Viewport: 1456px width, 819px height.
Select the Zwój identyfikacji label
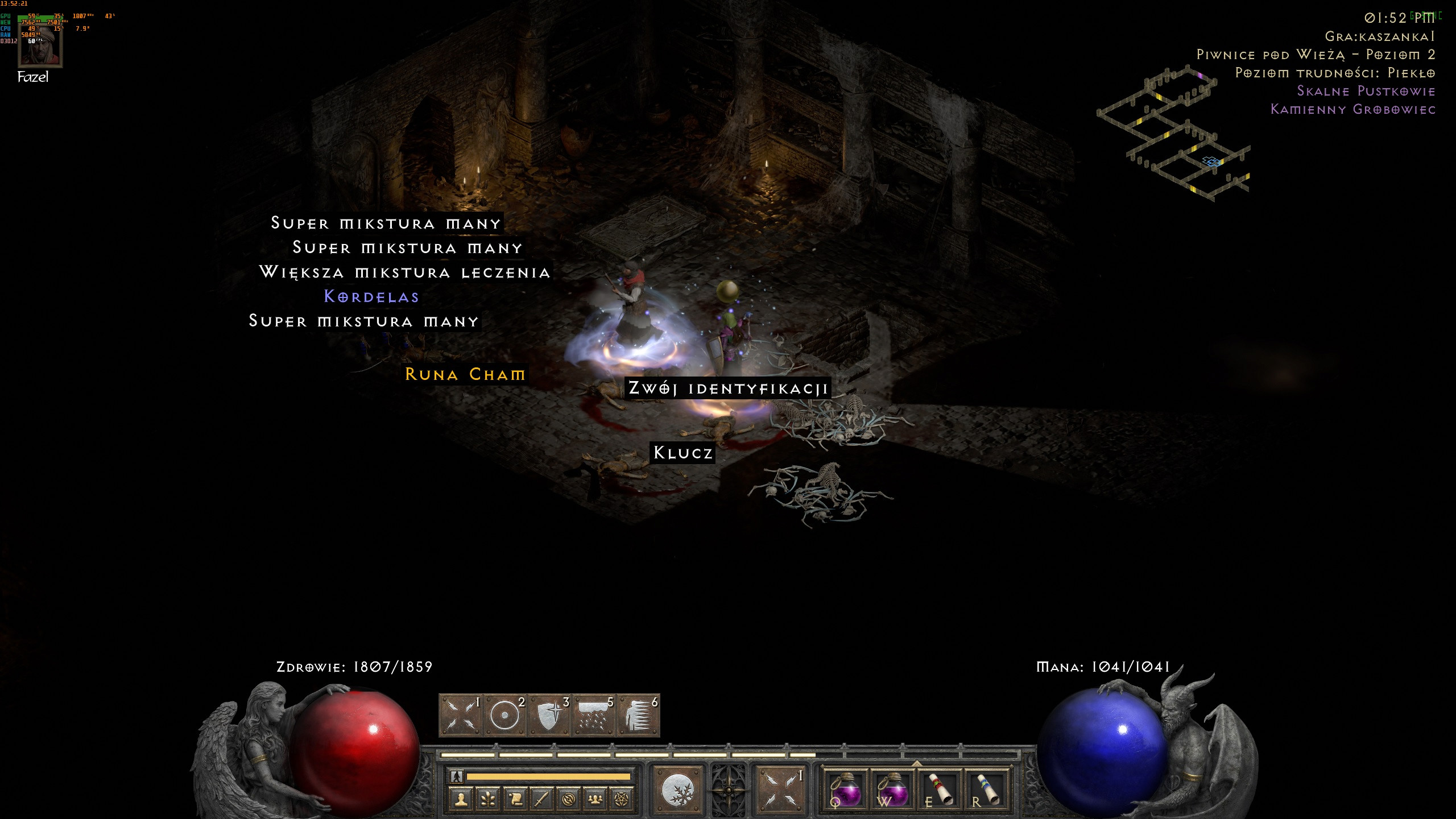pyautogui.click(x=728, y=388)
